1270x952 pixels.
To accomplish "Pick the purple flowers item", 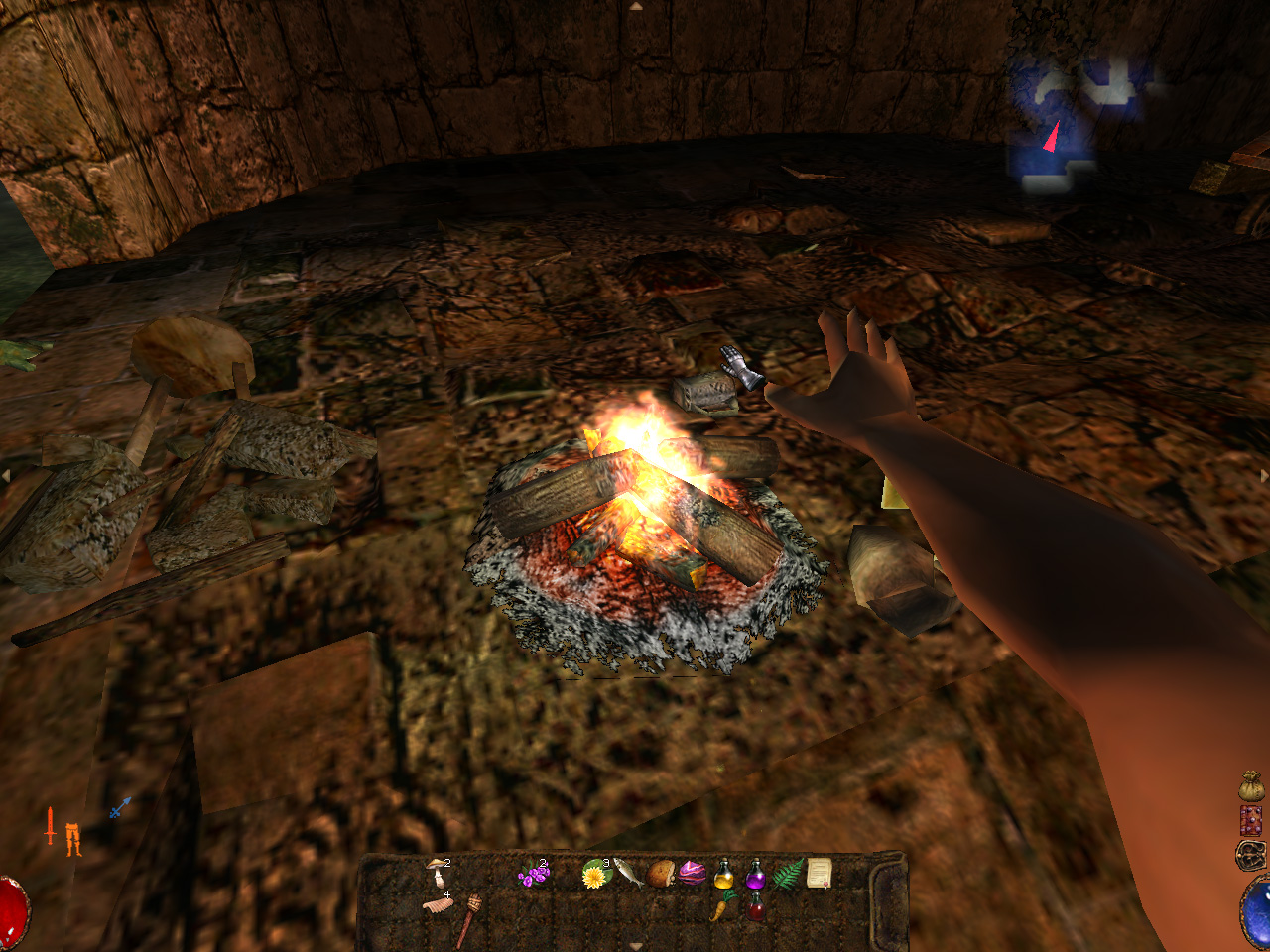I will pos(534,875).
